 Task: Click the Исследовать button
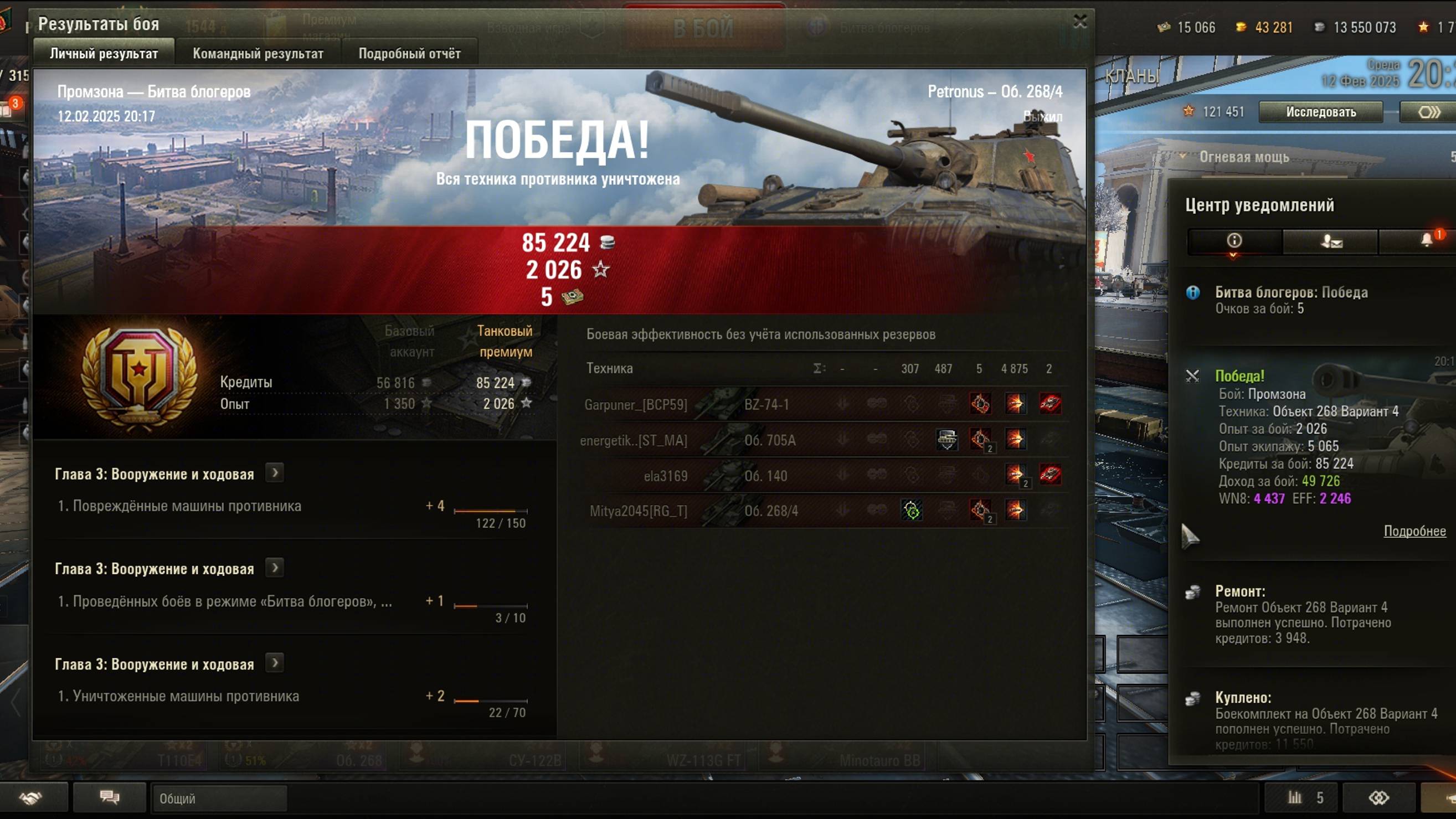tap(1320, 112)
